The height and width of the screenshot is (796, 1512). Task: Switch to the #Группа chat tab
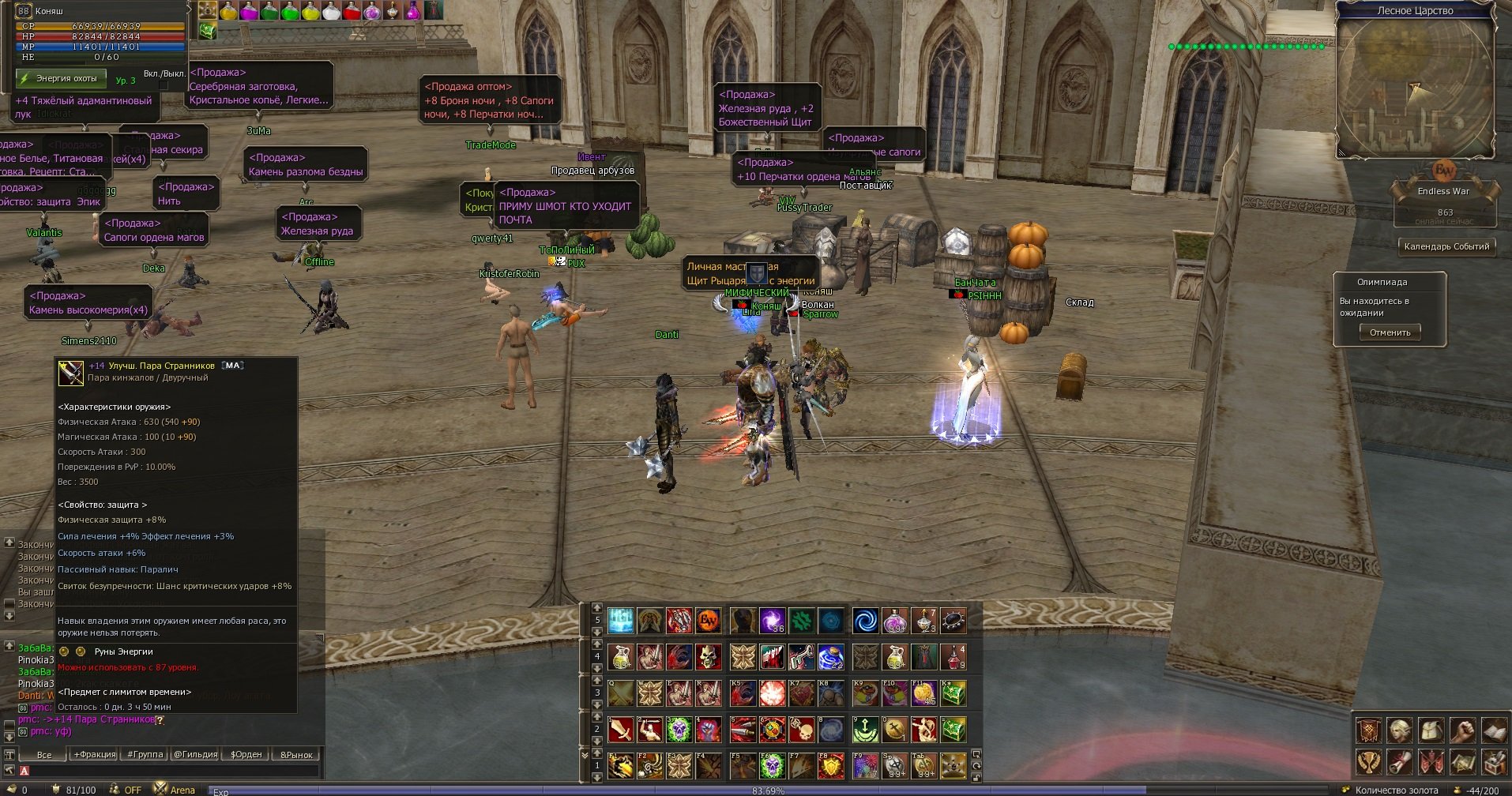[x=145, y=755]
